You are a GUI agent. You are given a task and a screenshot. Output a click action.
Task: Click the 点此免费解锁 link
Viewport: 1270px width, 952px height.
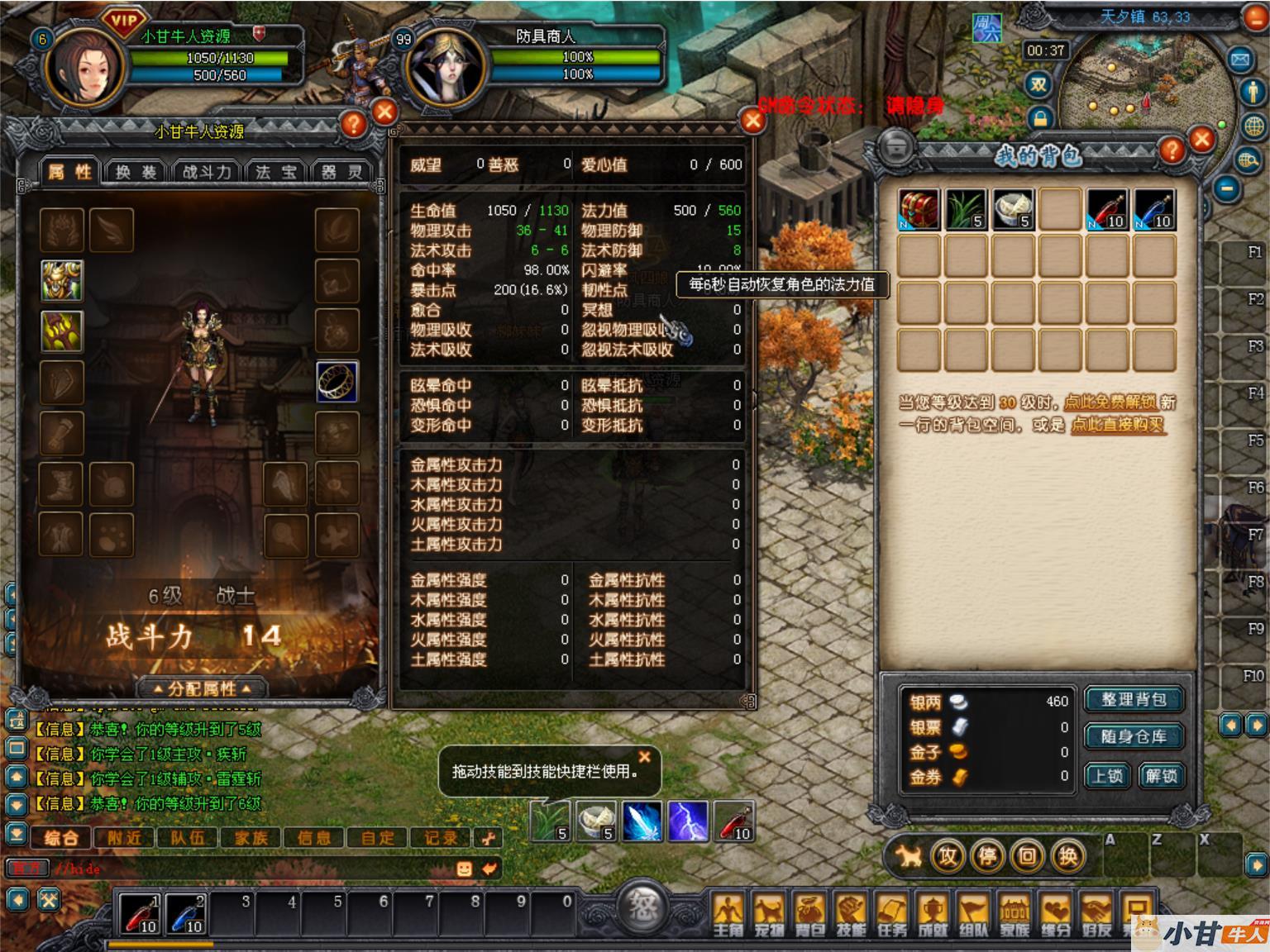[1110, 402]
